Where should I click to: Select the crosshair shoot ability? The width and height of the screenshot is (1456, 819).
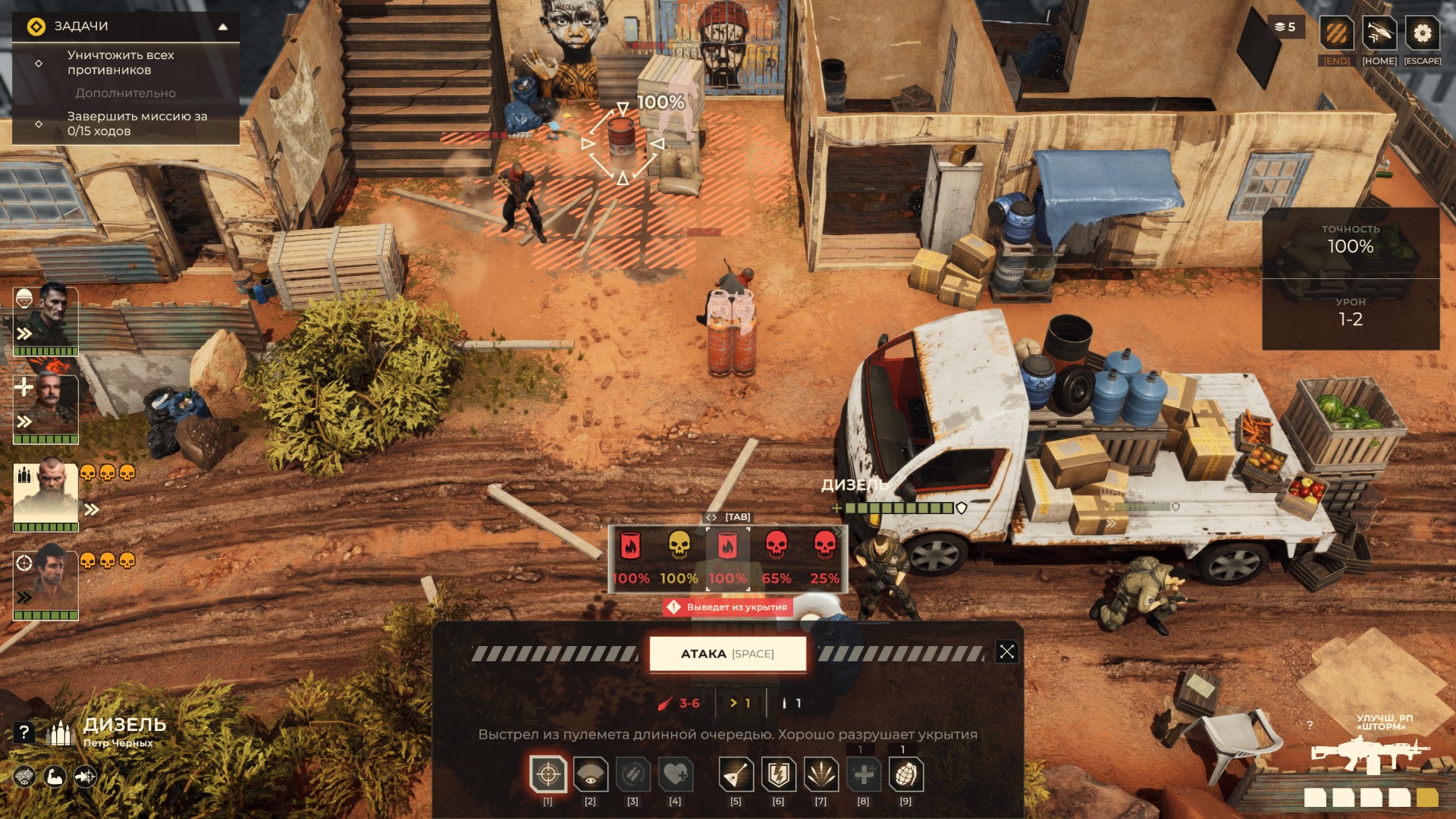tap(548, 775)
